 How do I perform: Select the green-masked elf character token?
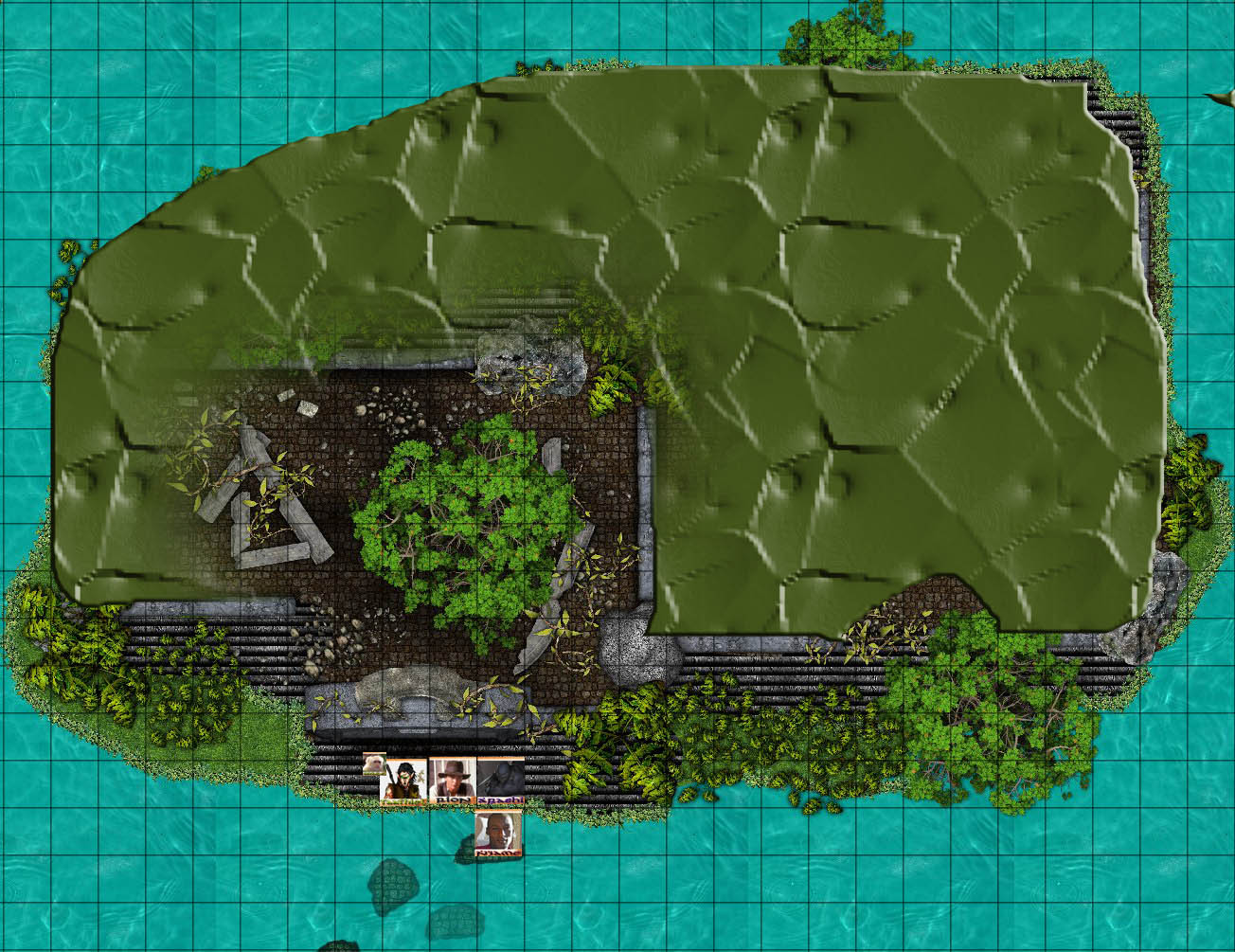[x=404, y=782]
